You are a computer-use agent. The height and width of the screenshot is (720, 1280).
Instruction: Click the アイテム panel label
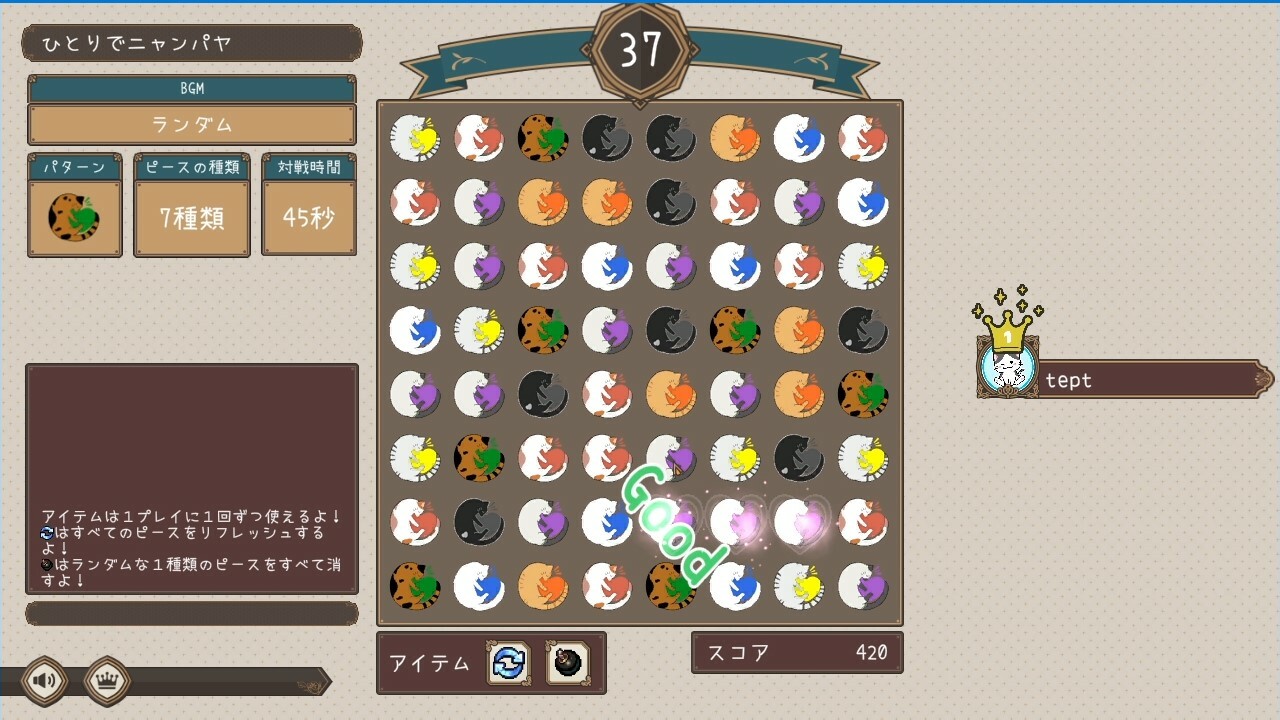pyautogui.click(x=430, y=663)
